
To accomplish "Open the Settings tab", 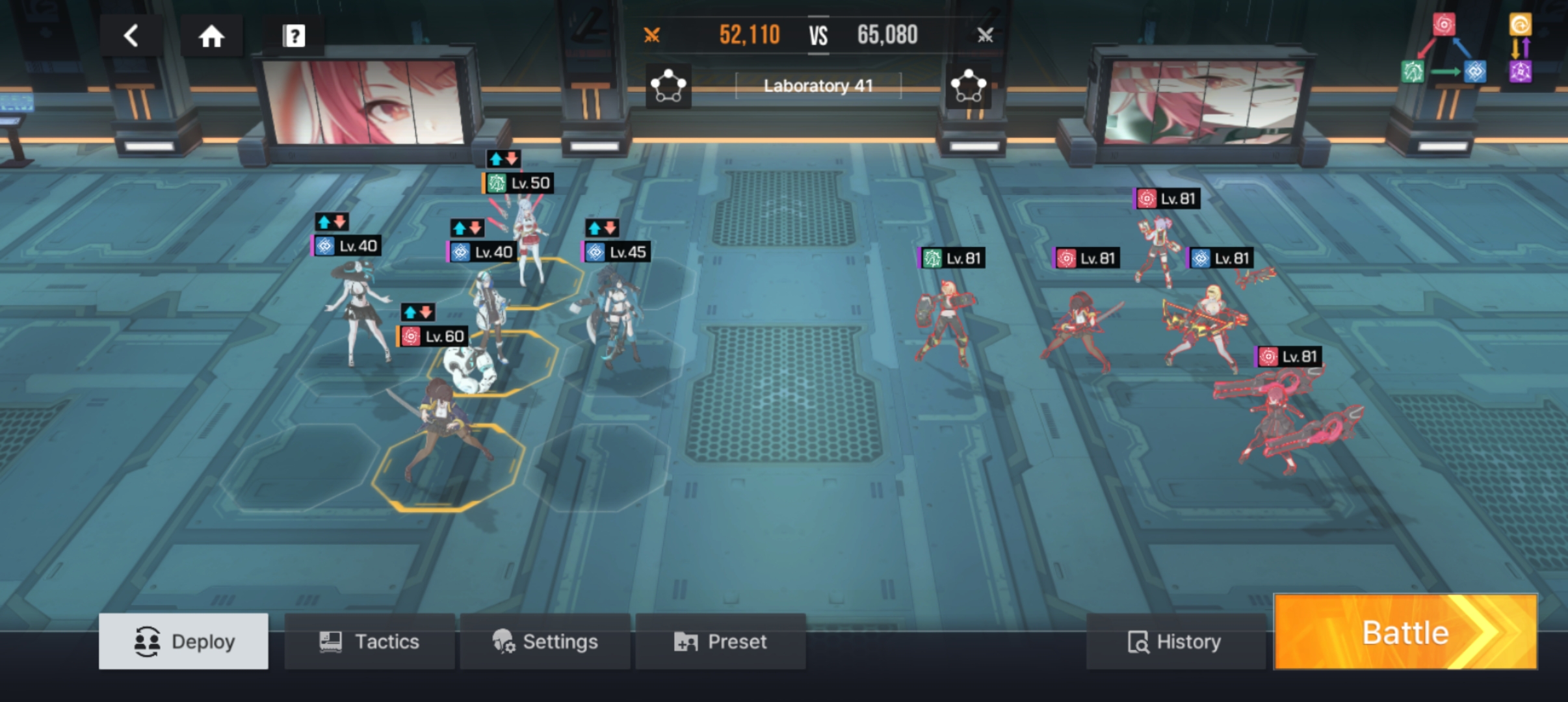I will point(545,642).
